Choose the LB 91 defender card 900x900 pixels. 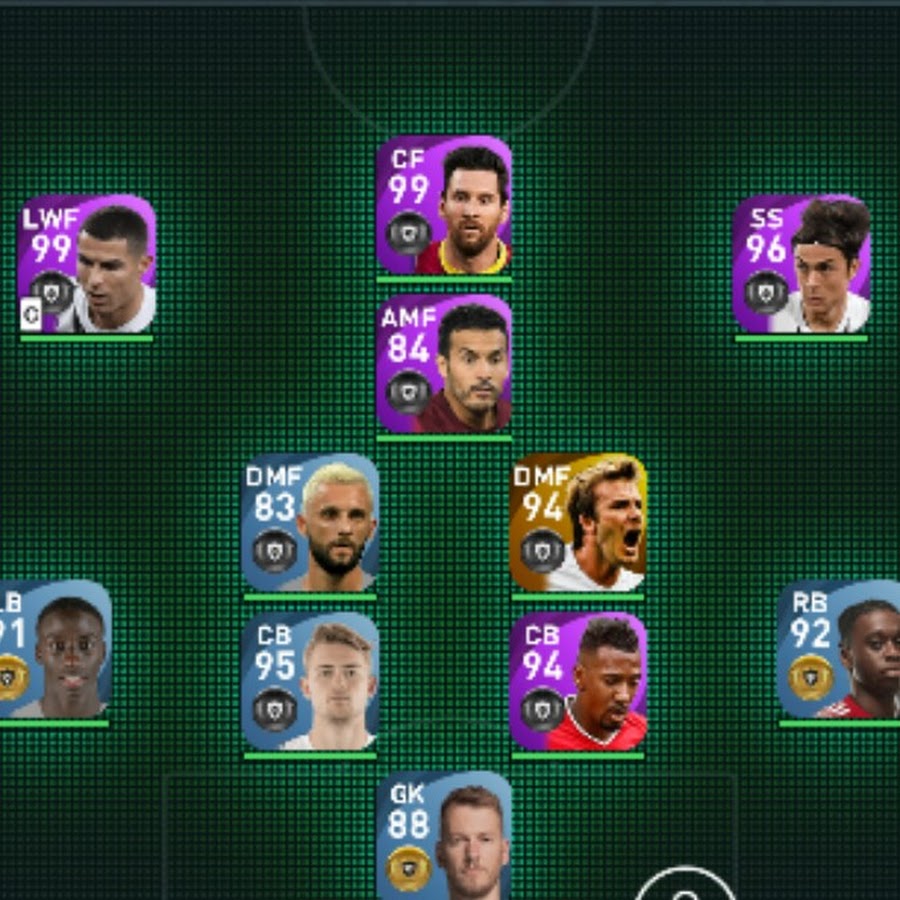(53, 650)
